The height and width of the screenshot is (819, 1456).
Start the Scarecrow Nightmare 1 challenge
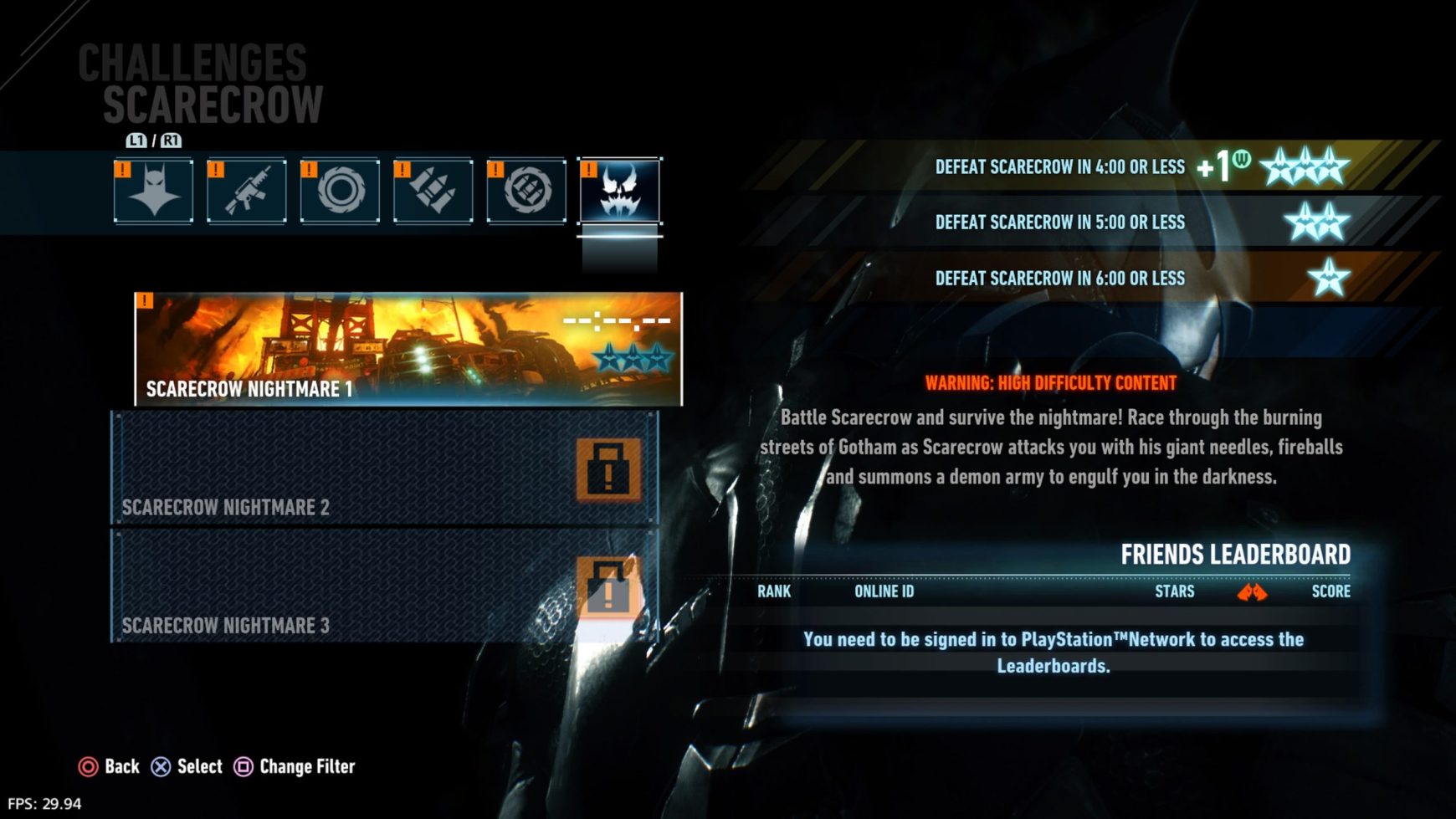click(x=408, y=349)
